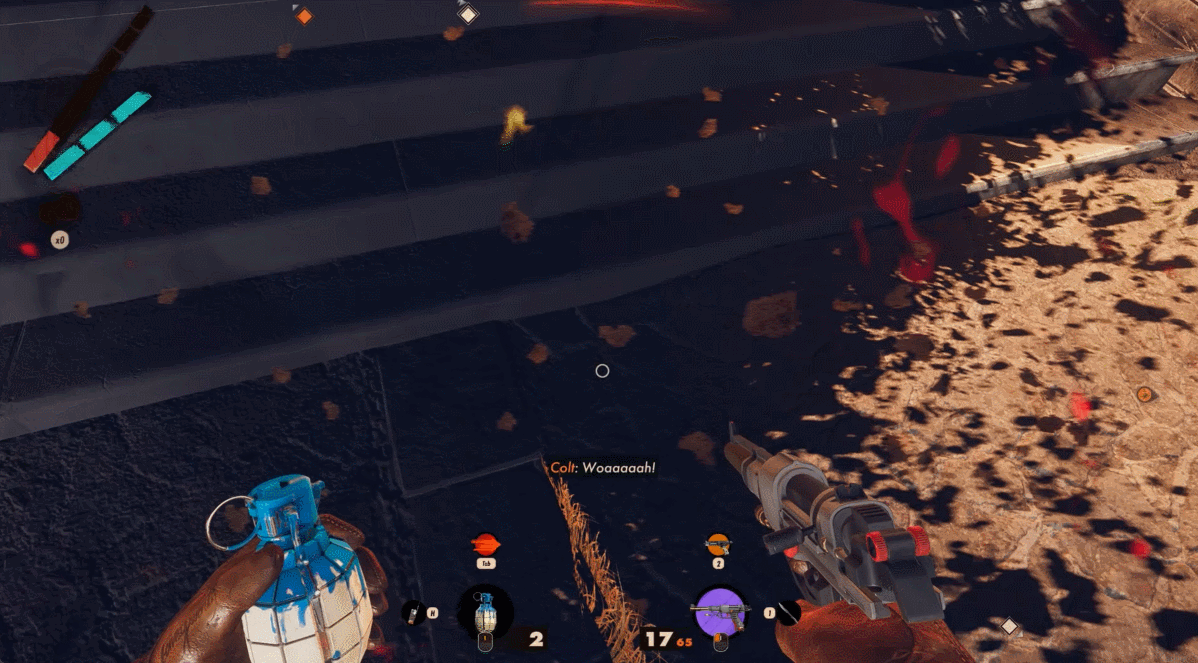Click the orange diamond objective marker
This screenshot has width=1198, height=663.
coord(304,16)
